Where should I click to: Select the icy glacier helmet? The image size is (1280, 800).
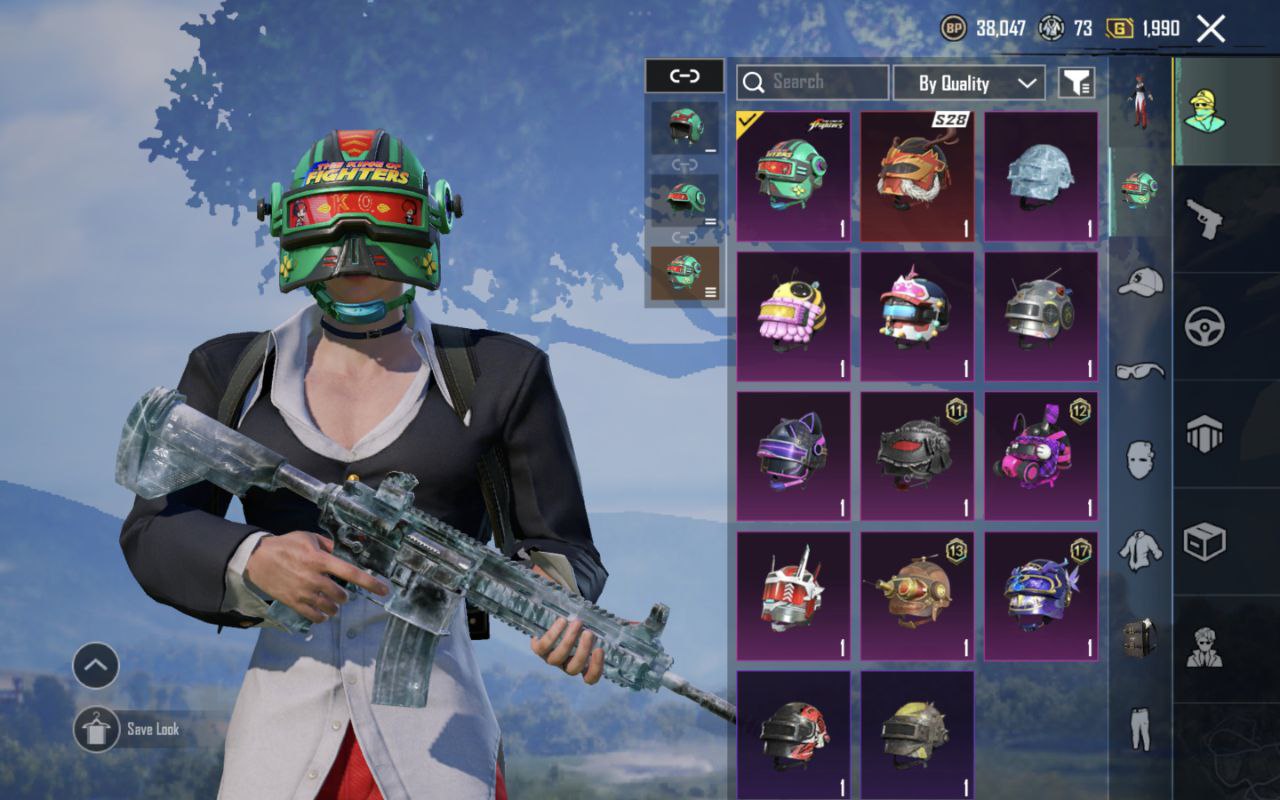(x=1040, y=176)
